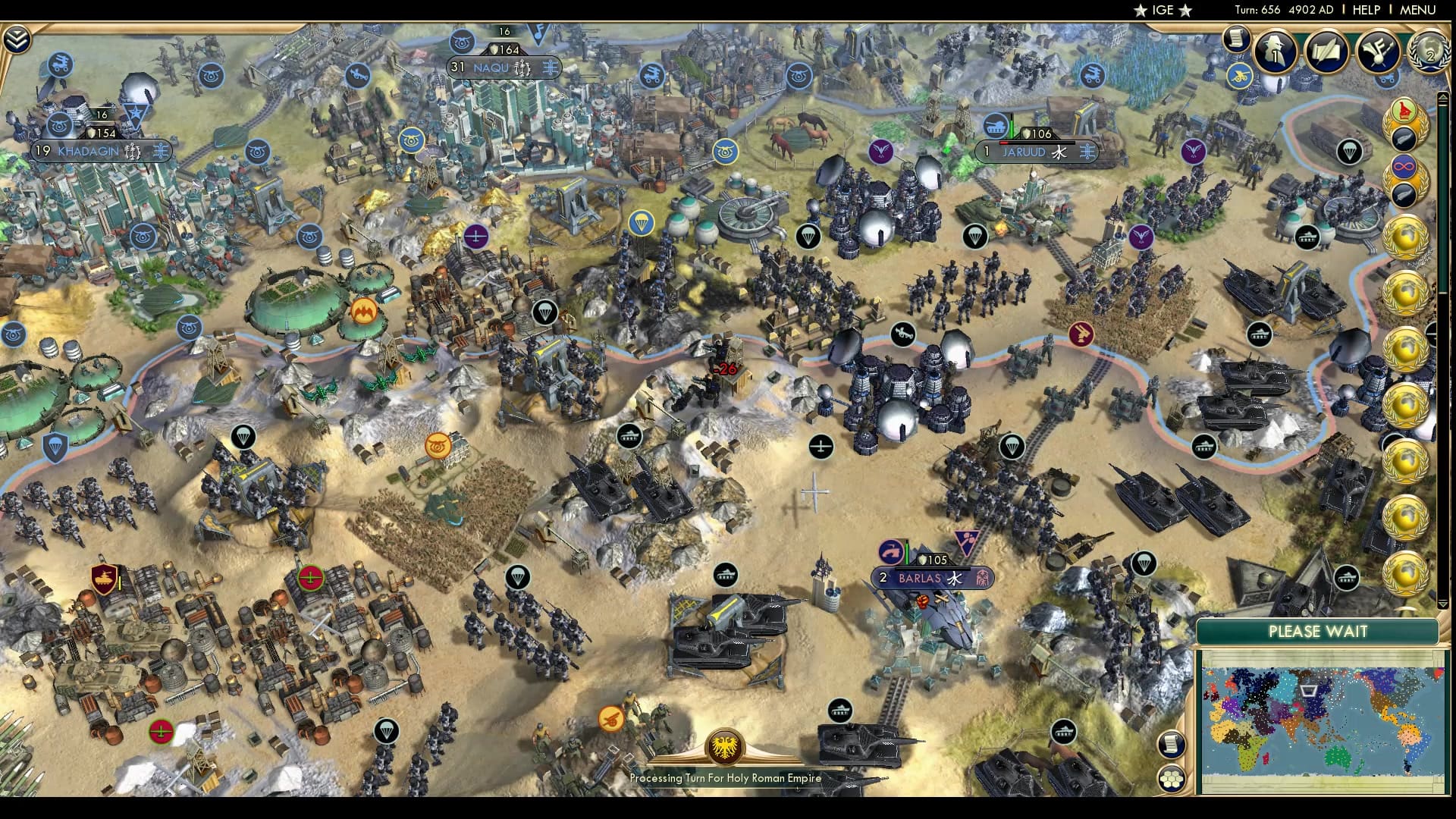The height and width of the screenshot is (819, 1456).
Task: Open the Espionage overview spy icon
Action: [1276, 53]
